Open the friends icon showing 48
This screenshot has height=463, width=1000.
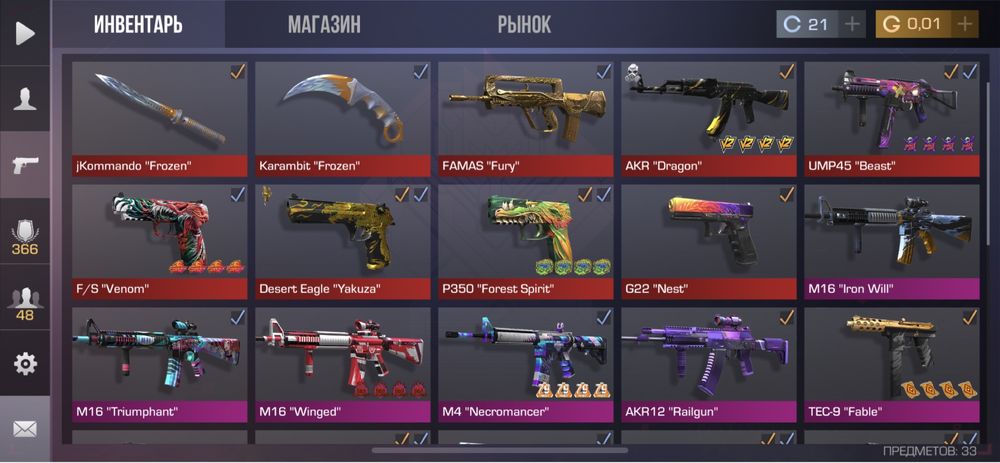(x=25, y=303)
